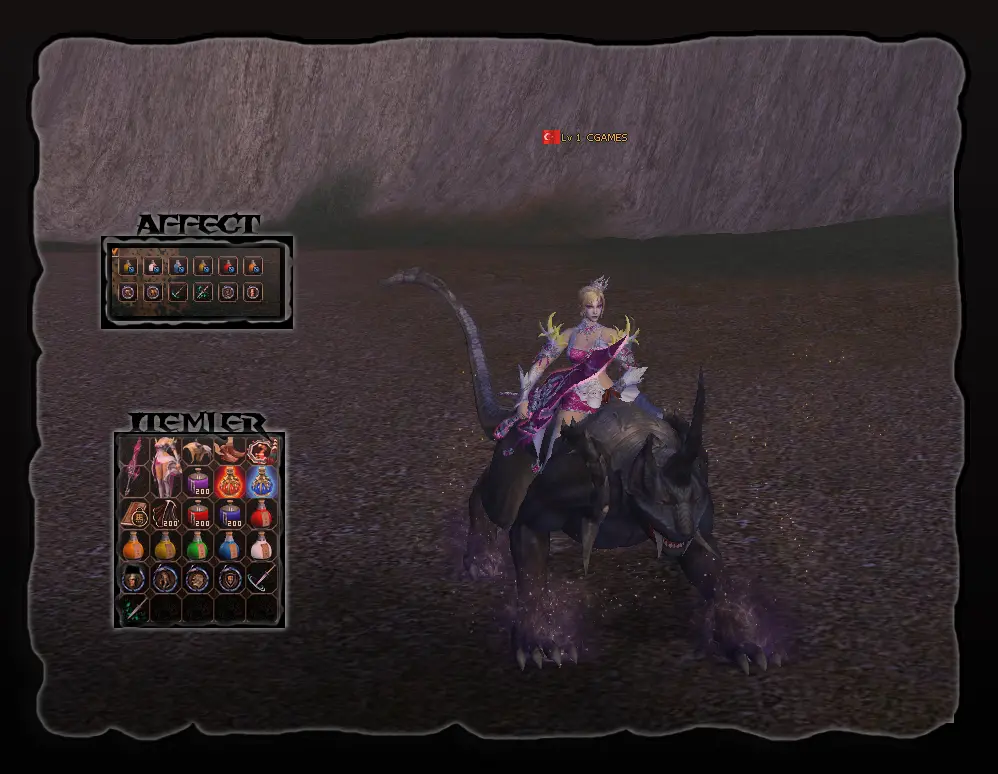Click the red potion buff in Affect
This screenshot has height=774, width=998.
coord(228,267)
